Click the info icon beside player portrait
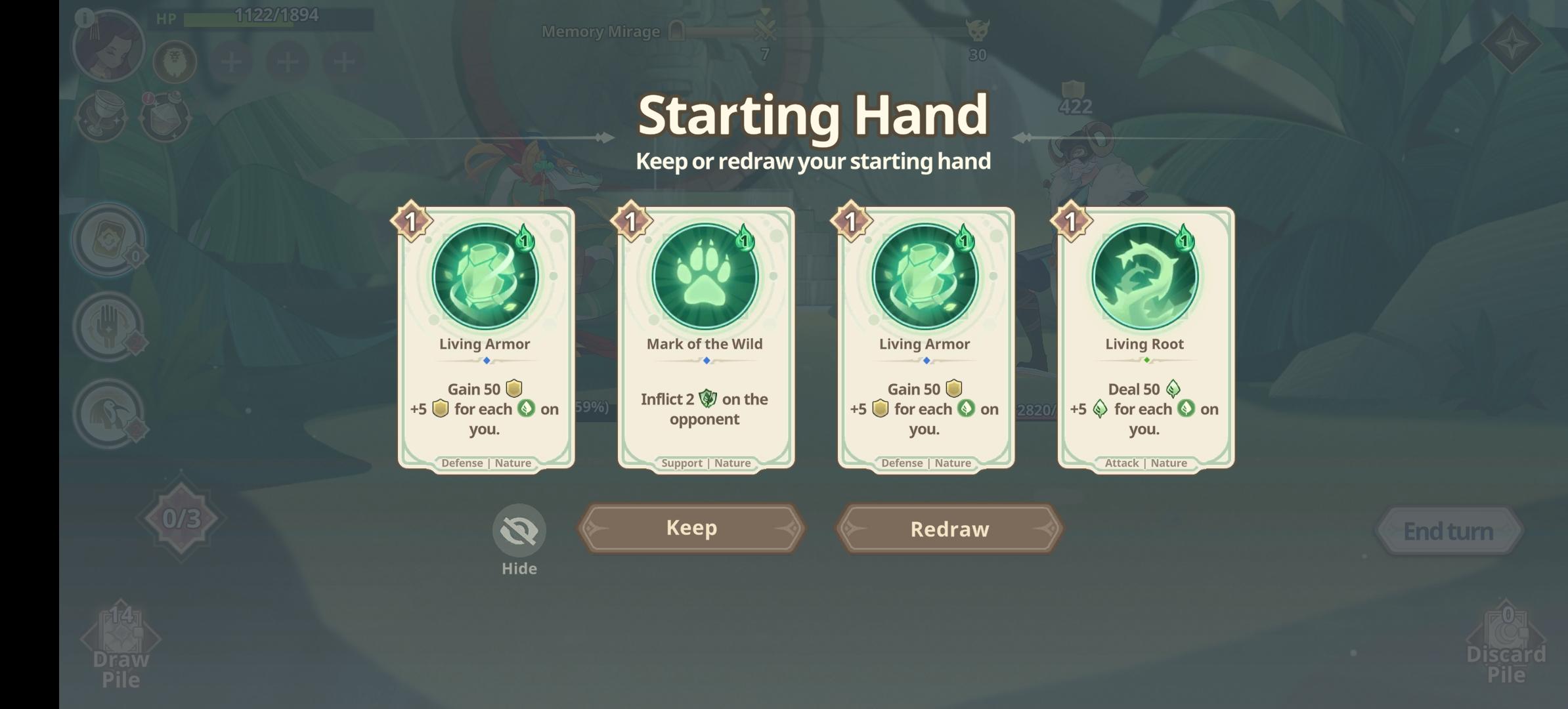This screenshot has height=709, width=1568. (x=84, y=18)
